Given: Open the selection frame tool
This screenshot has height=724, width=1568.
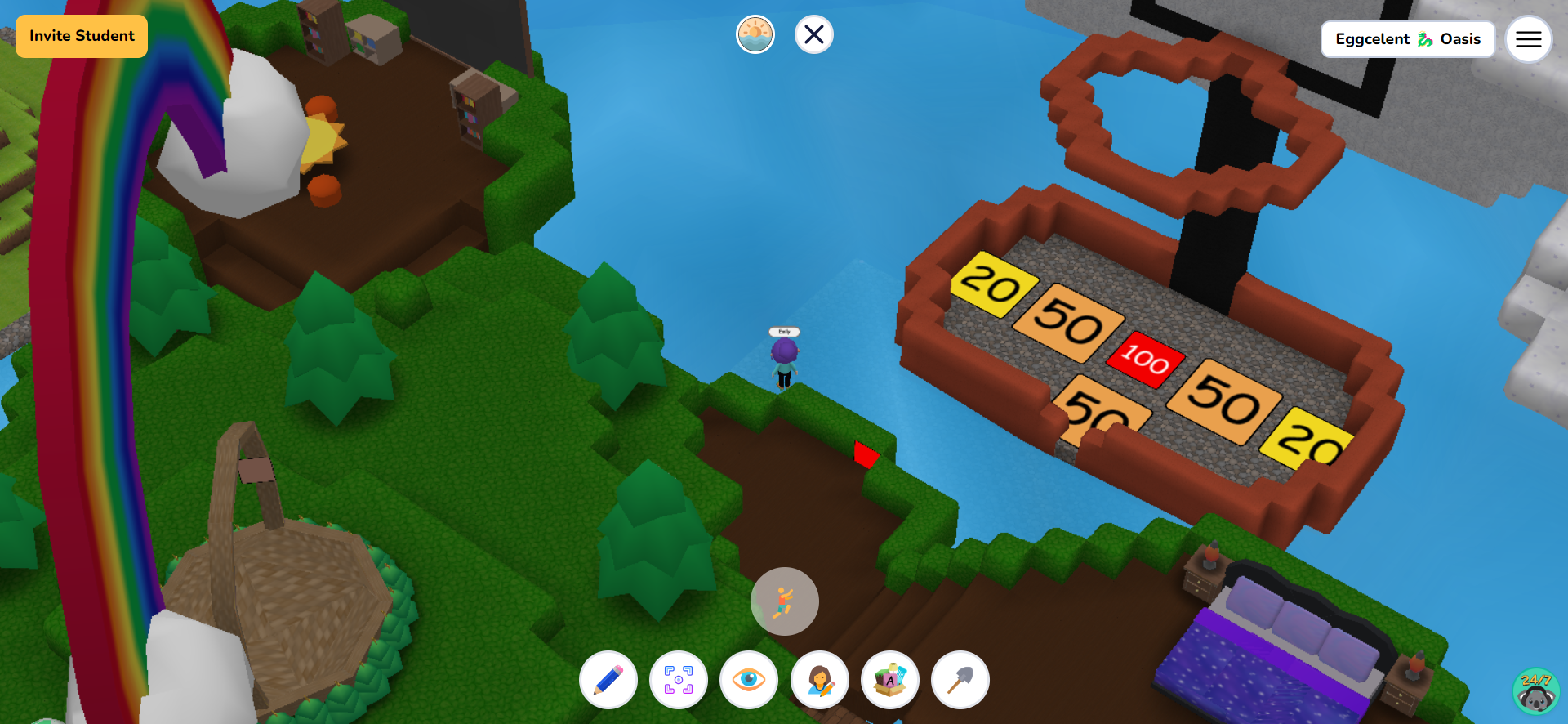Looking at the screenshot, I should pos(679,680).
